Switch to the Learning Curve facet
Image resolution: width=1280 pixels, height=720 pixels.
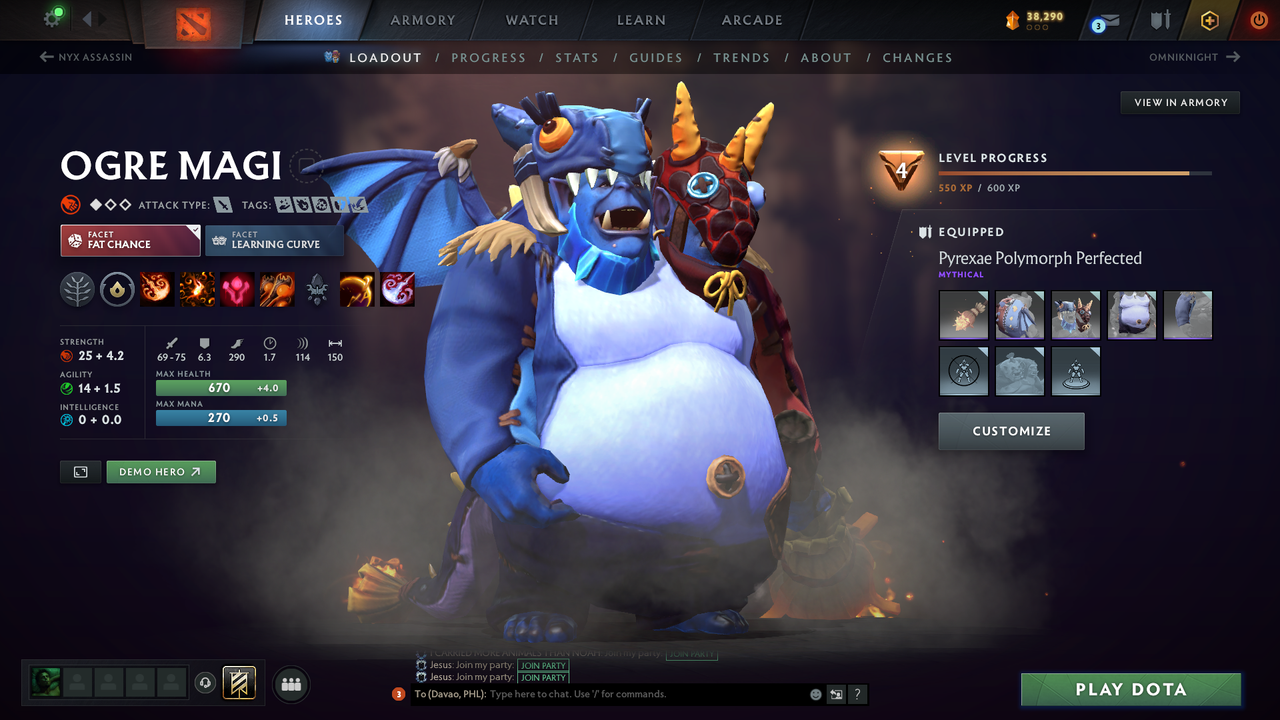[x=274, y=240]
